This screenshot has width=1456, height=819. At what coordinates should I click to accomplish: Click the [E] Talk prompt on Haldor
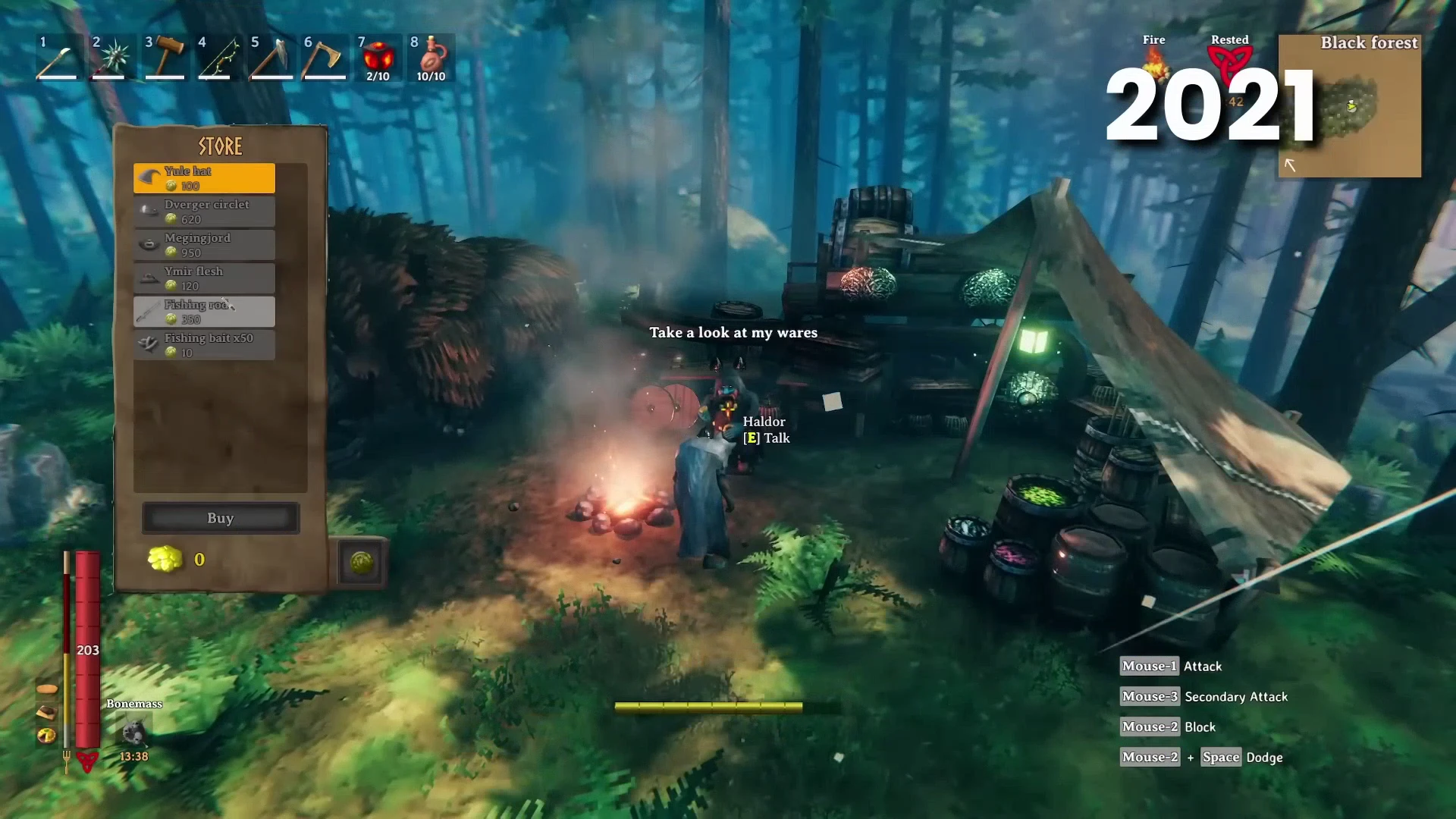(766, 438)
